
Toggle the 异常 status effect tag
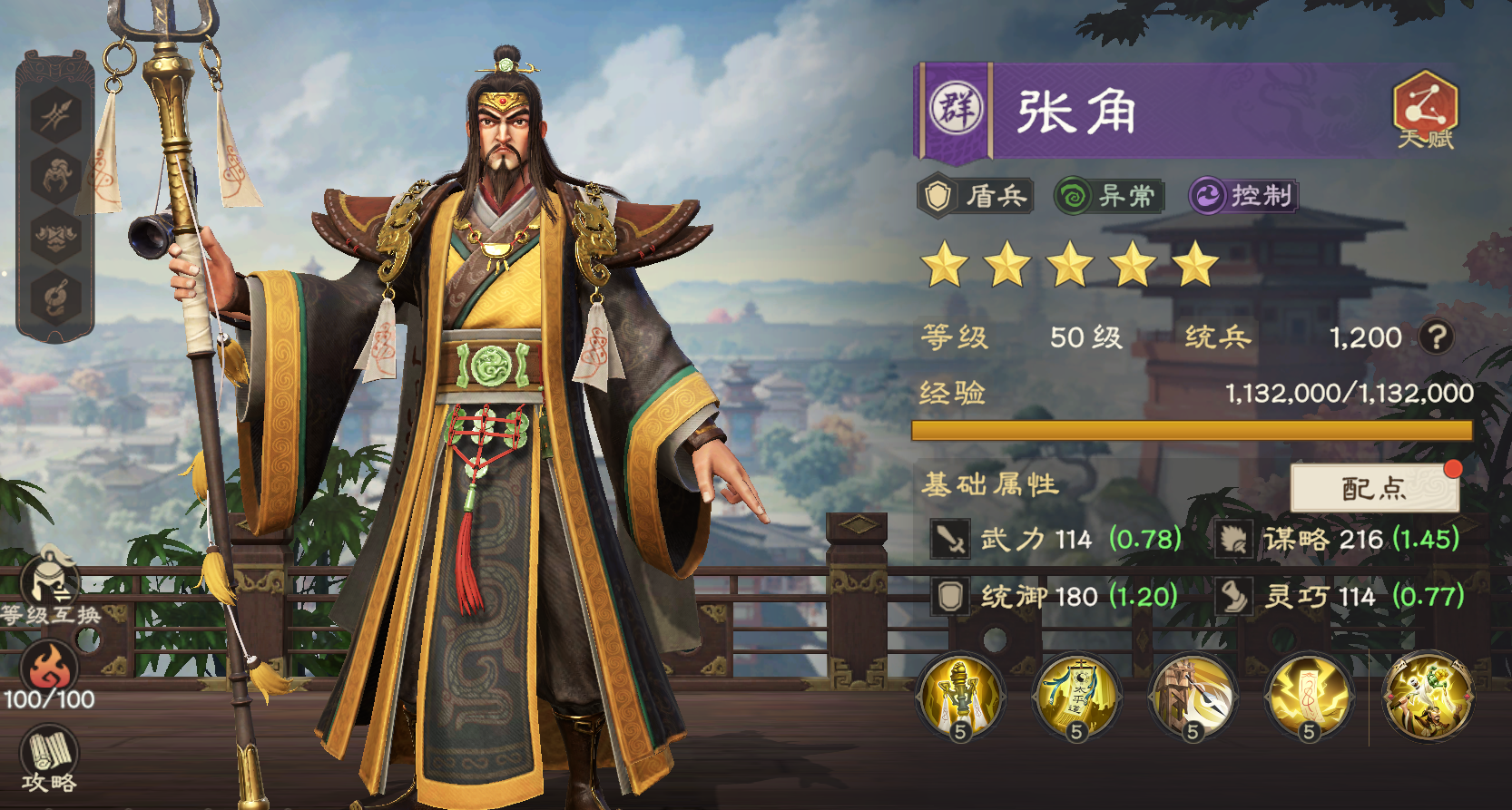(x=1109, y=194)
